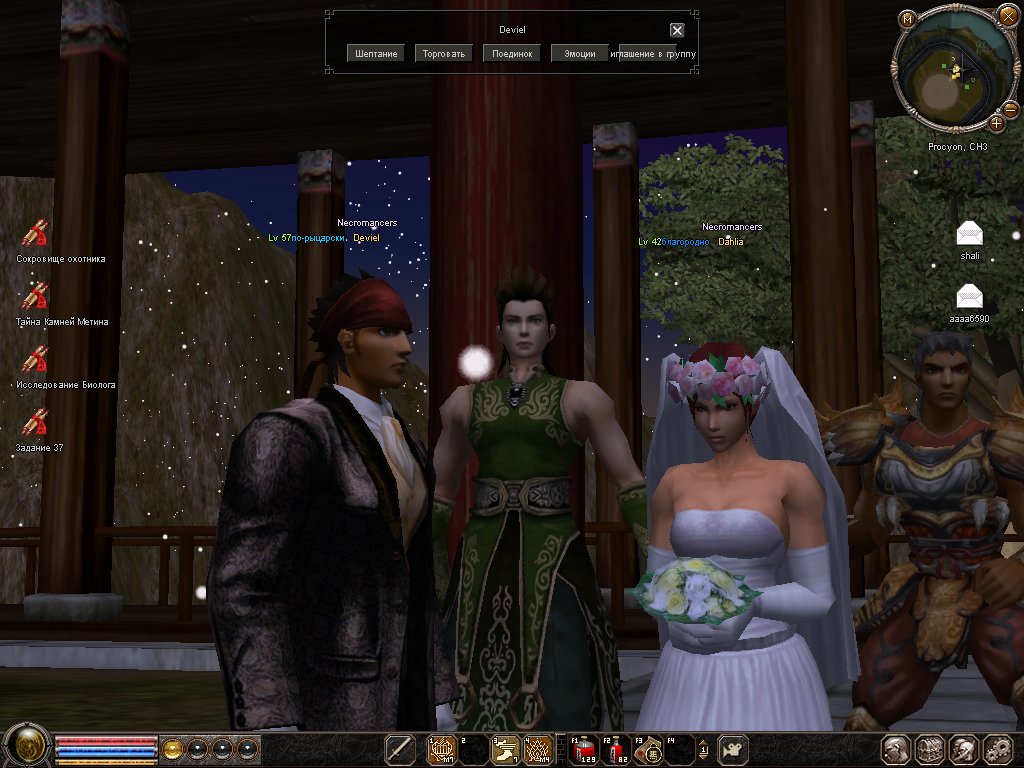Zoom in the minimap with the plus button

tap(997, 123)
